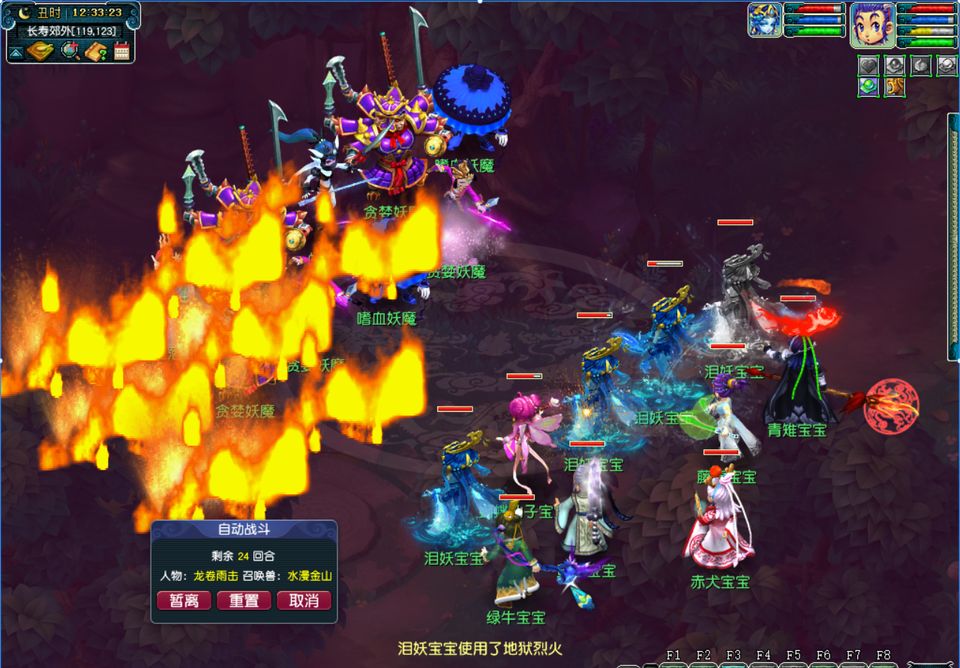Open the purple-haired player character portrait
Image resolution: width=960 pixels, height=668 pixels.
(872, 24)
